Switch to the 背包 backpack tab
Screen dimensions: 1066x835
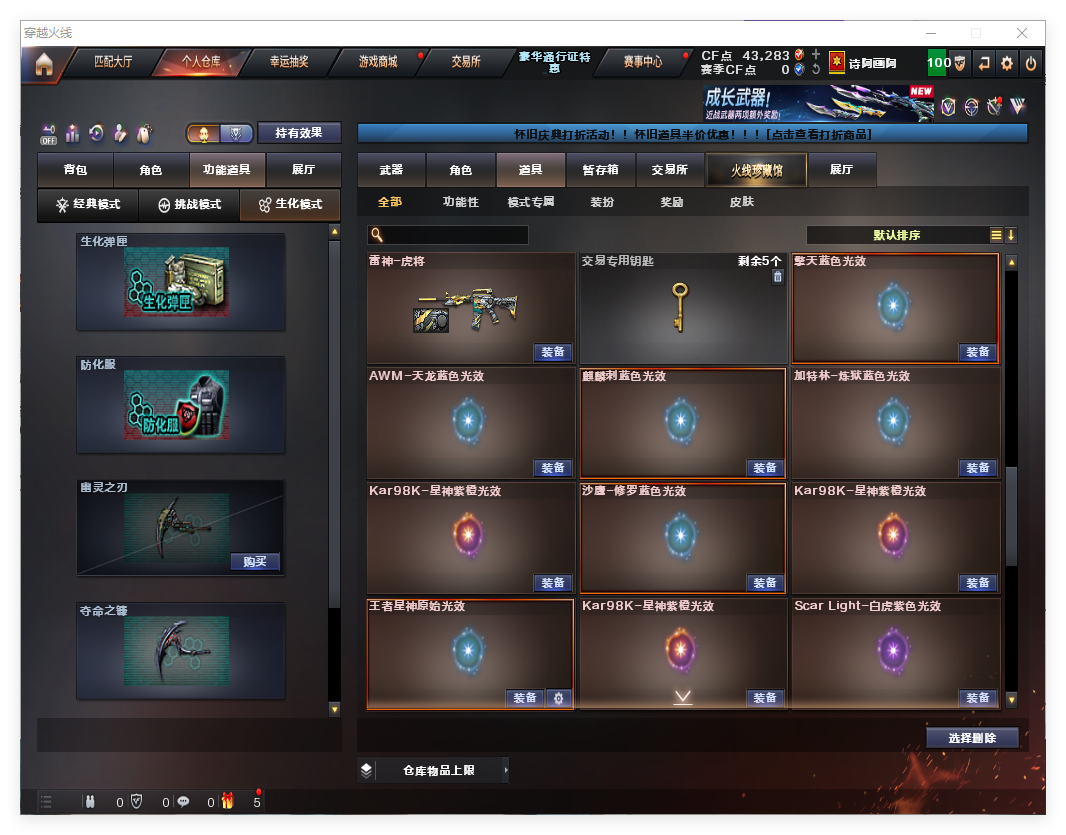(75, 170)
